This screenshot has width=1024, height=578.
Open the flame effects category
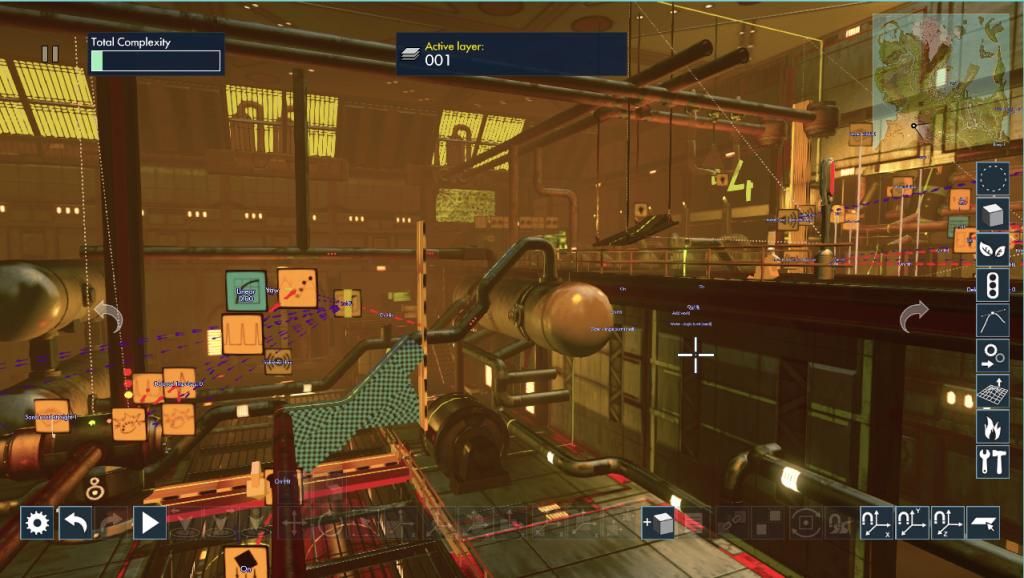[993, 426]
